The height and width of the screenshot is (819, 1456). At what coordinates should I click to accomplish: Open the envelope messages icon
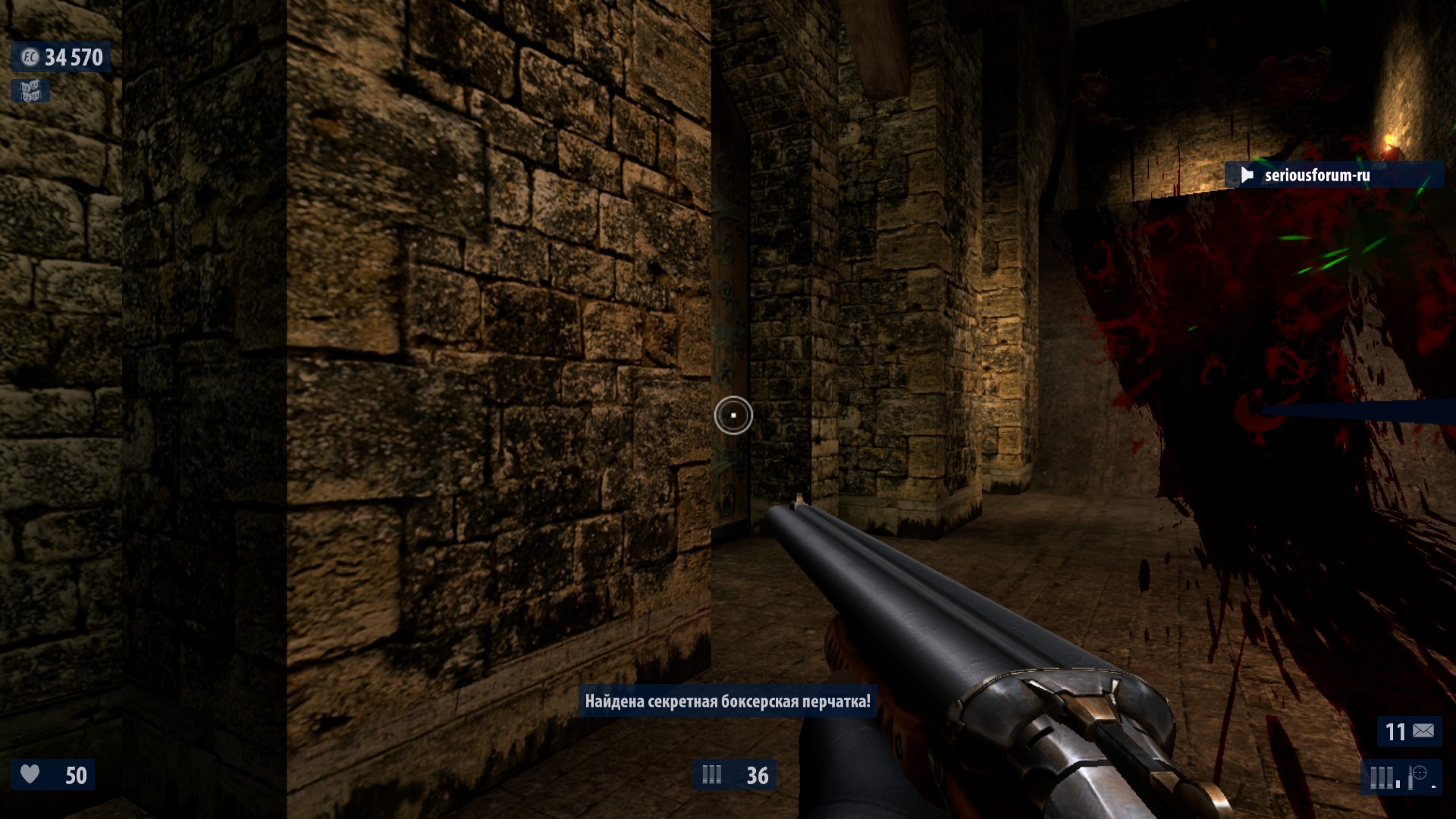coord(1423,731)
